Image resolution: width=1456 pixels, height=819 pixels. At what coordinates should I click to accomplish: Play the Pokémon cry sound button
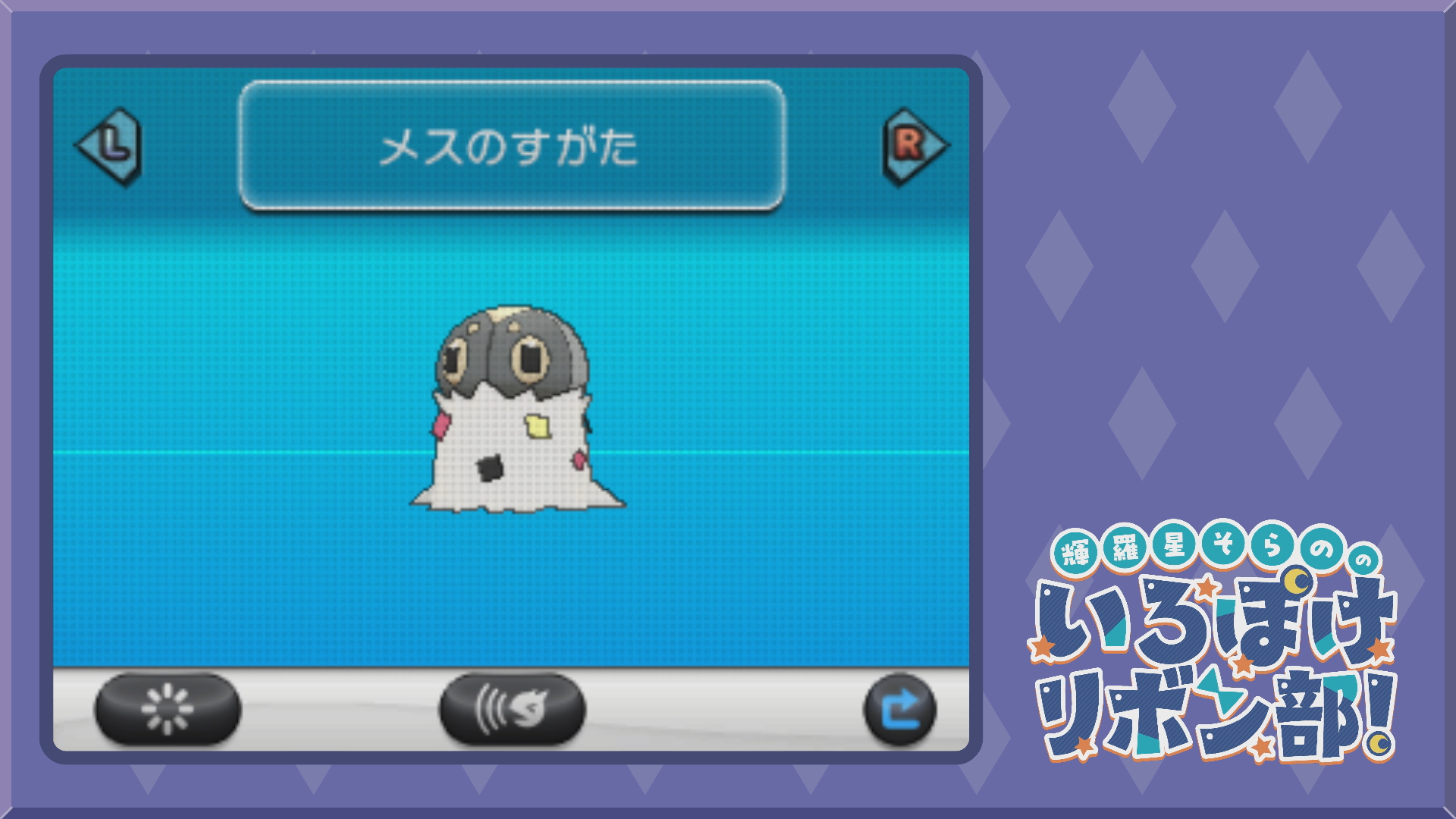point(512,710)
